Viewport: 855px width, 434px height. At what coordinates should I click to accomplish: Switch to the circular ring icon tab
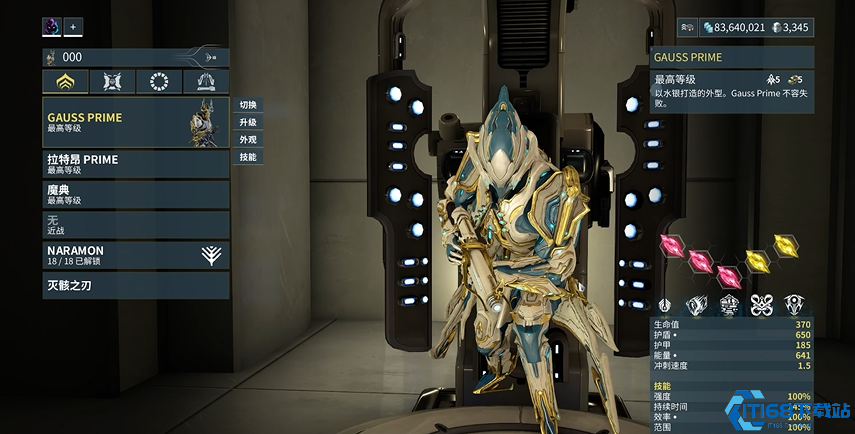coord(158,82)
